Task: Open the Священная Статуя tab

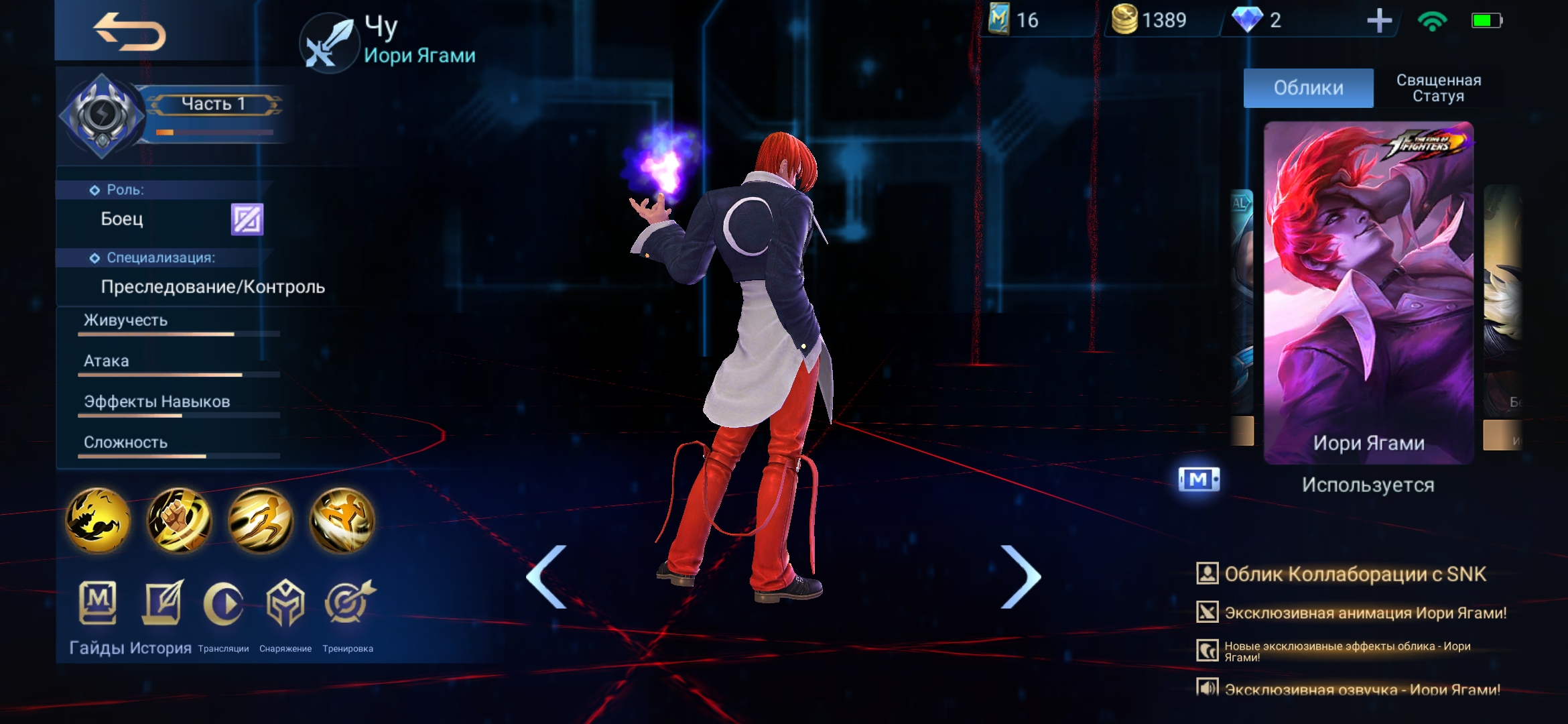Action: (1438, 88)
